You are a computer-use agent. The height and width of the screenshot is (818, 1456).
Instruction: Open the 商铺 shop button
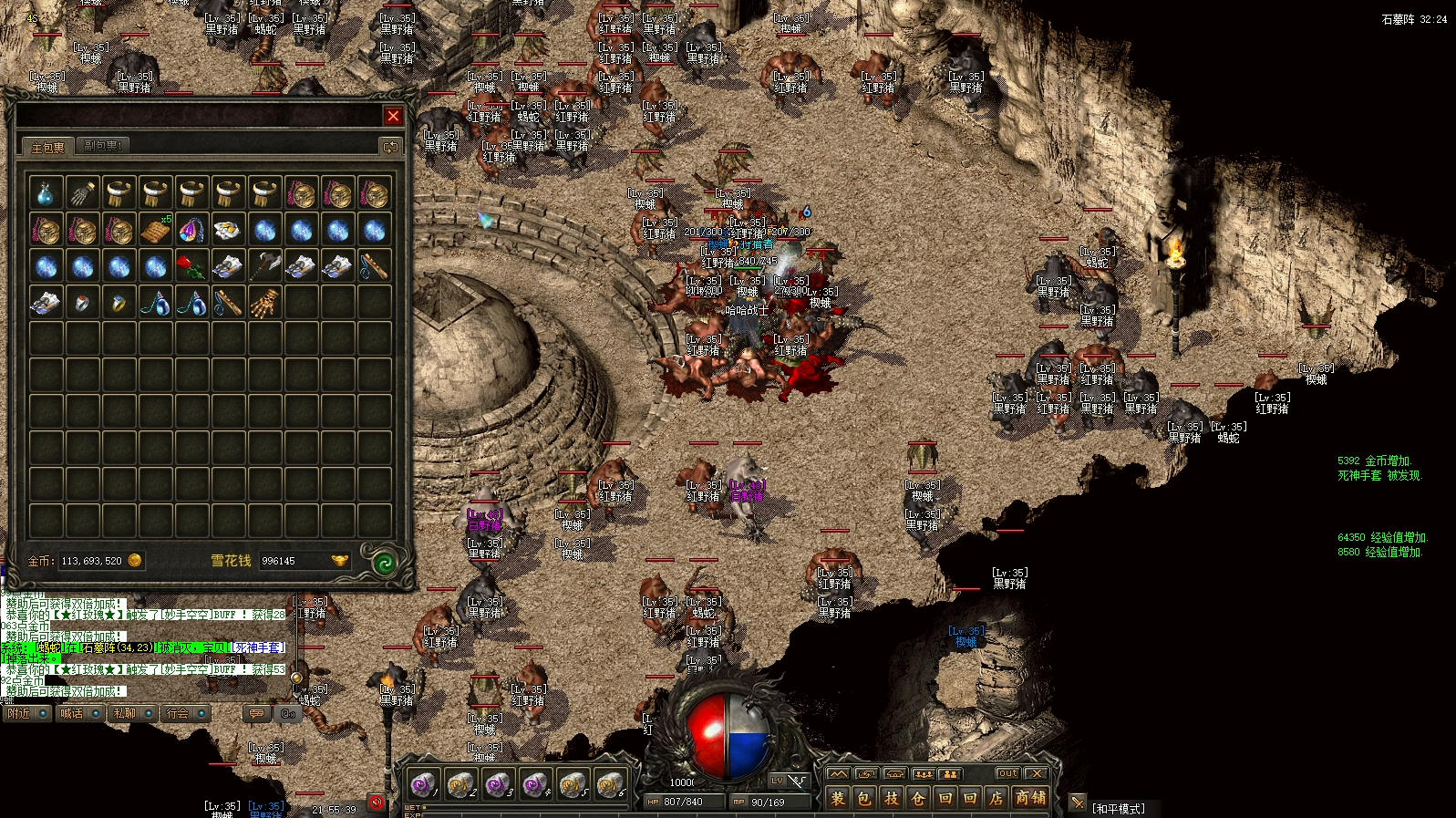pos(1030,798)
